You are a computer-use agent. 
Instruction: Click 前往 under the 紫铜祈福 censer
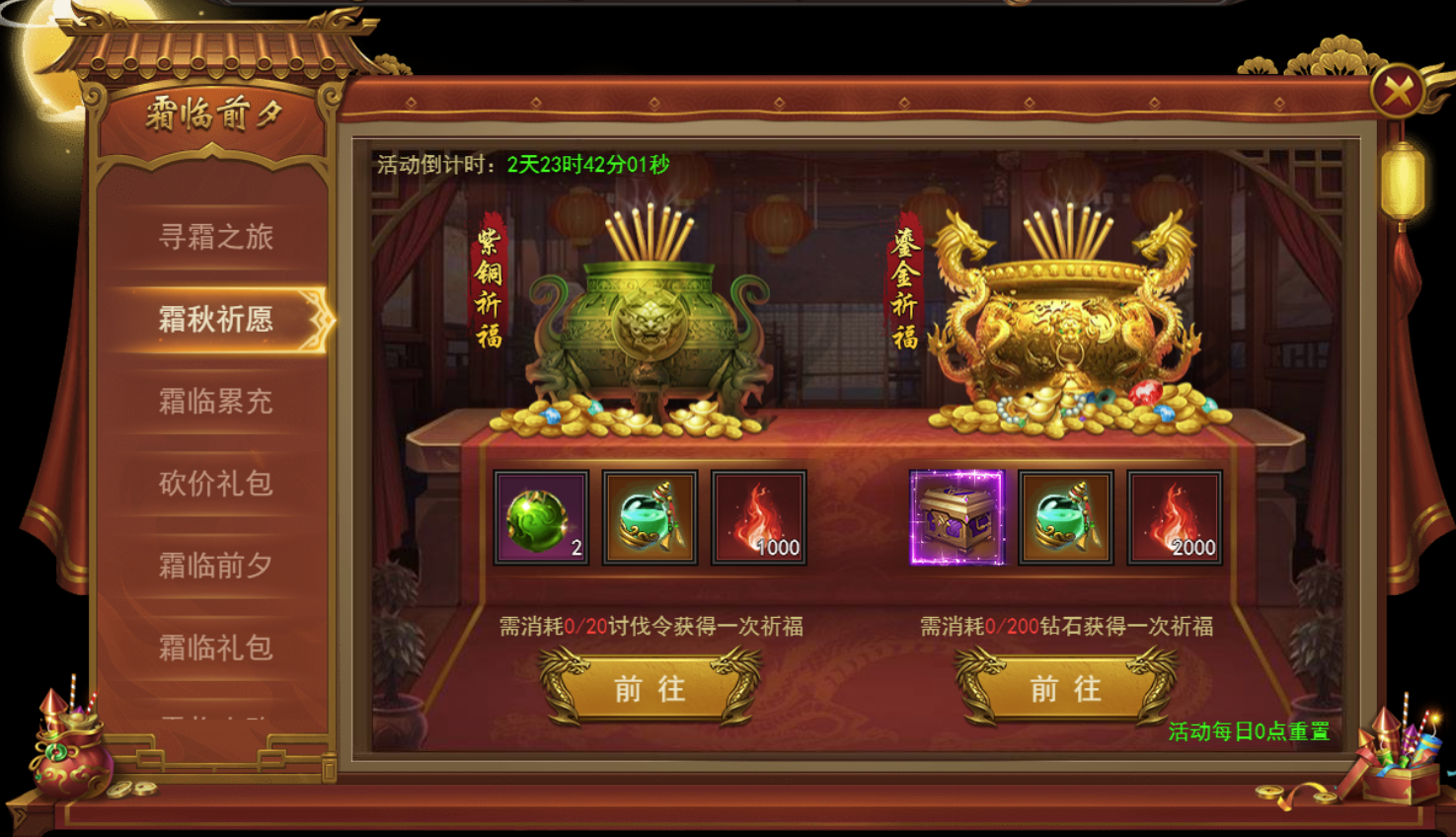click(x=650, y=689)
